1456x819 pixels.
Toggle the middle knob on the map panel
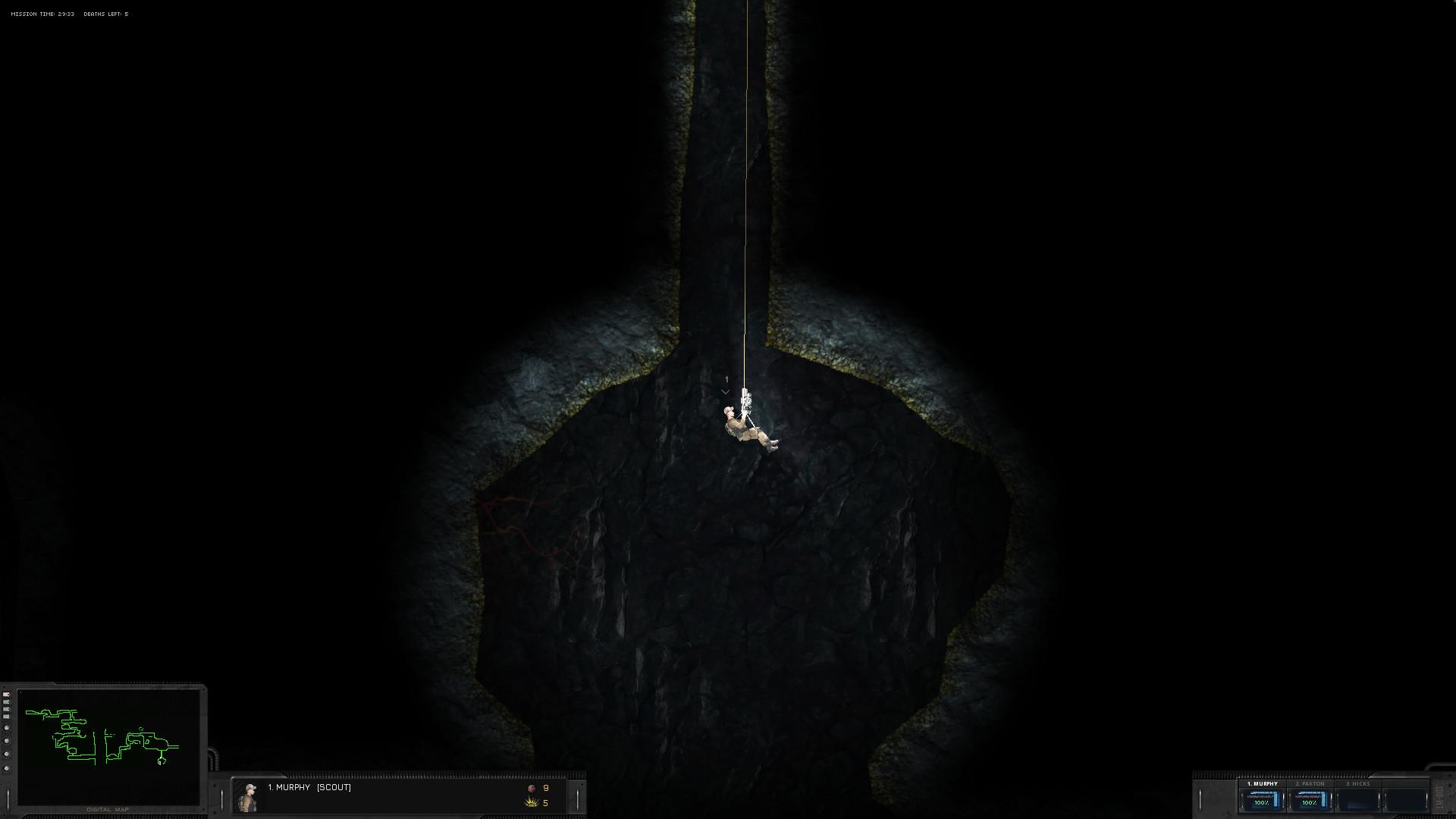pyautogui.click(x=6, y=741)
